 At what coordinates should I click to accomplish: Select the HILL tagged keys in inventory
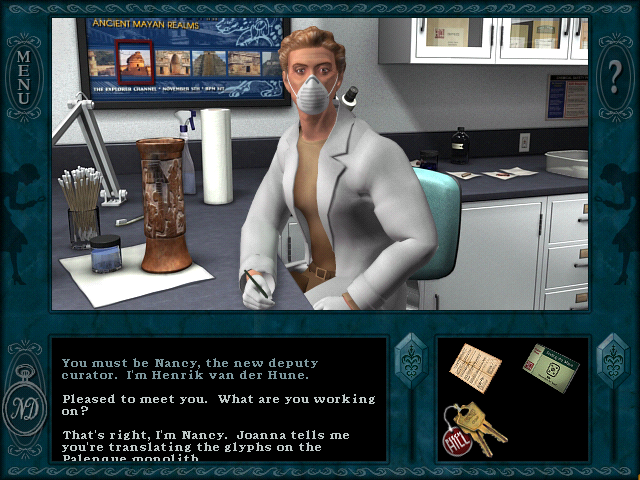pos(473,429)
